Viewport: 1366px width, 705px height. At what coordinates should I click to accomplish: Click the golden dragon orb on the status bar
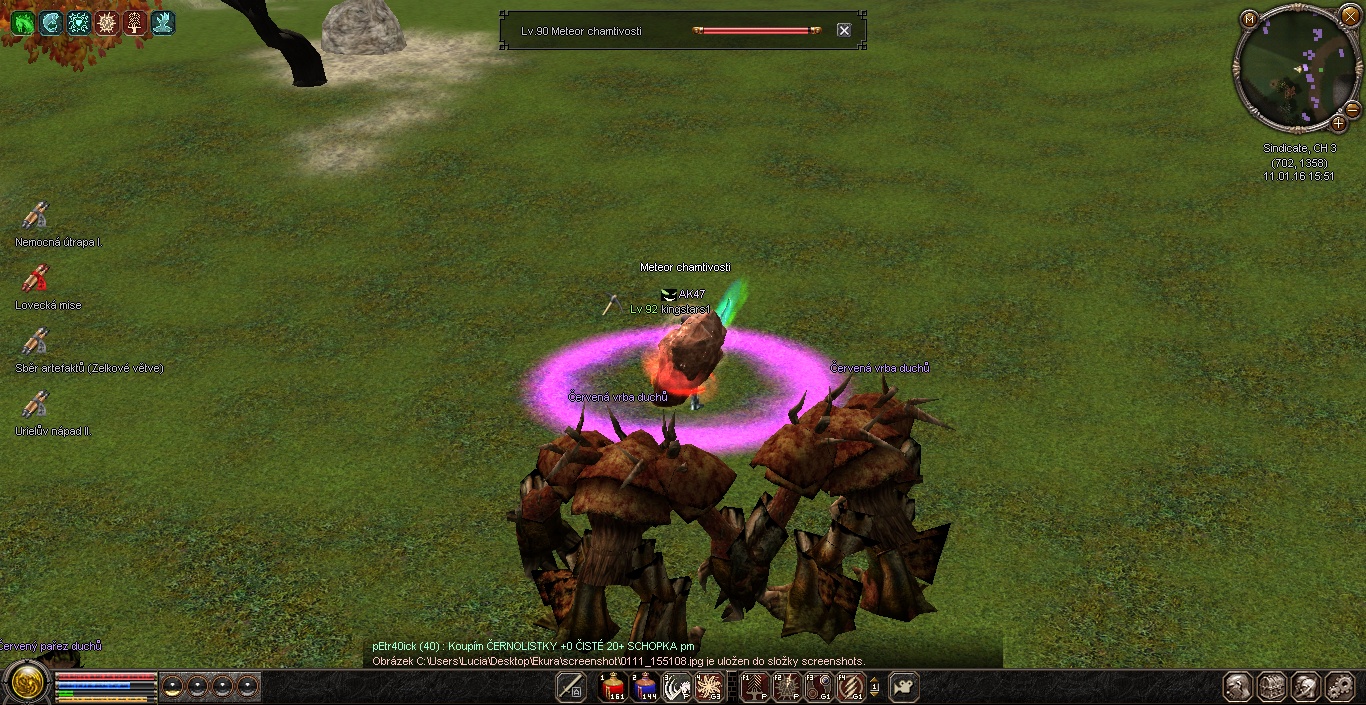click(27, 683)
